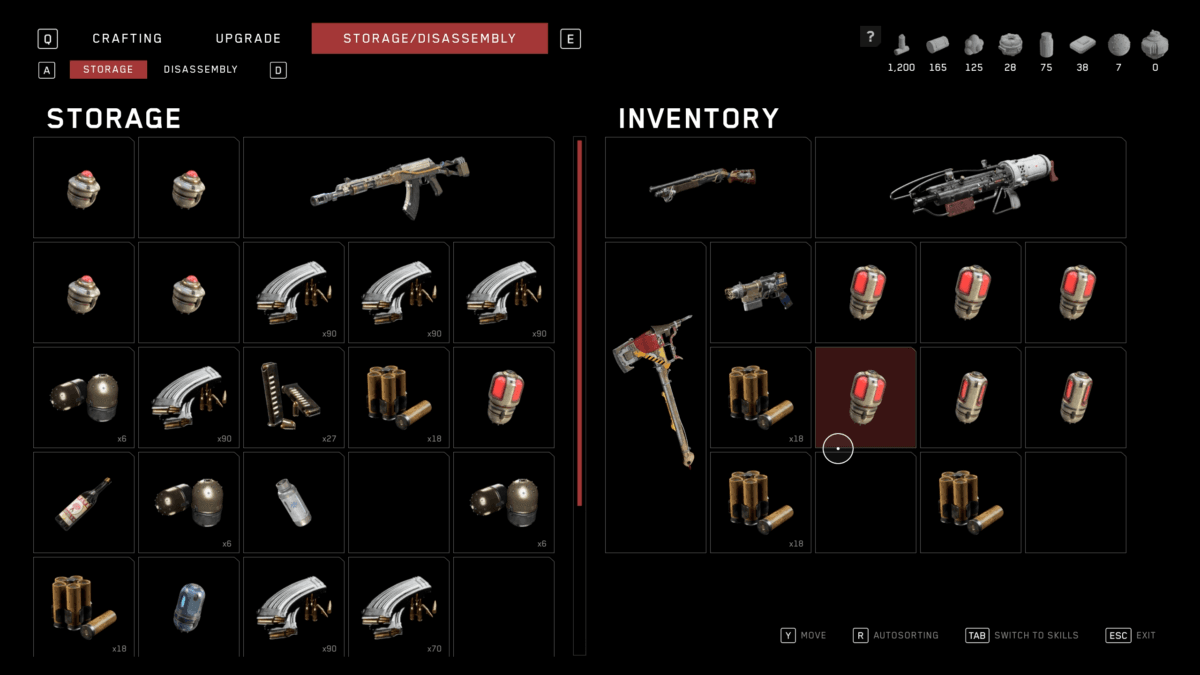Select the shotgun in inventory

click(x=707, y=187)
